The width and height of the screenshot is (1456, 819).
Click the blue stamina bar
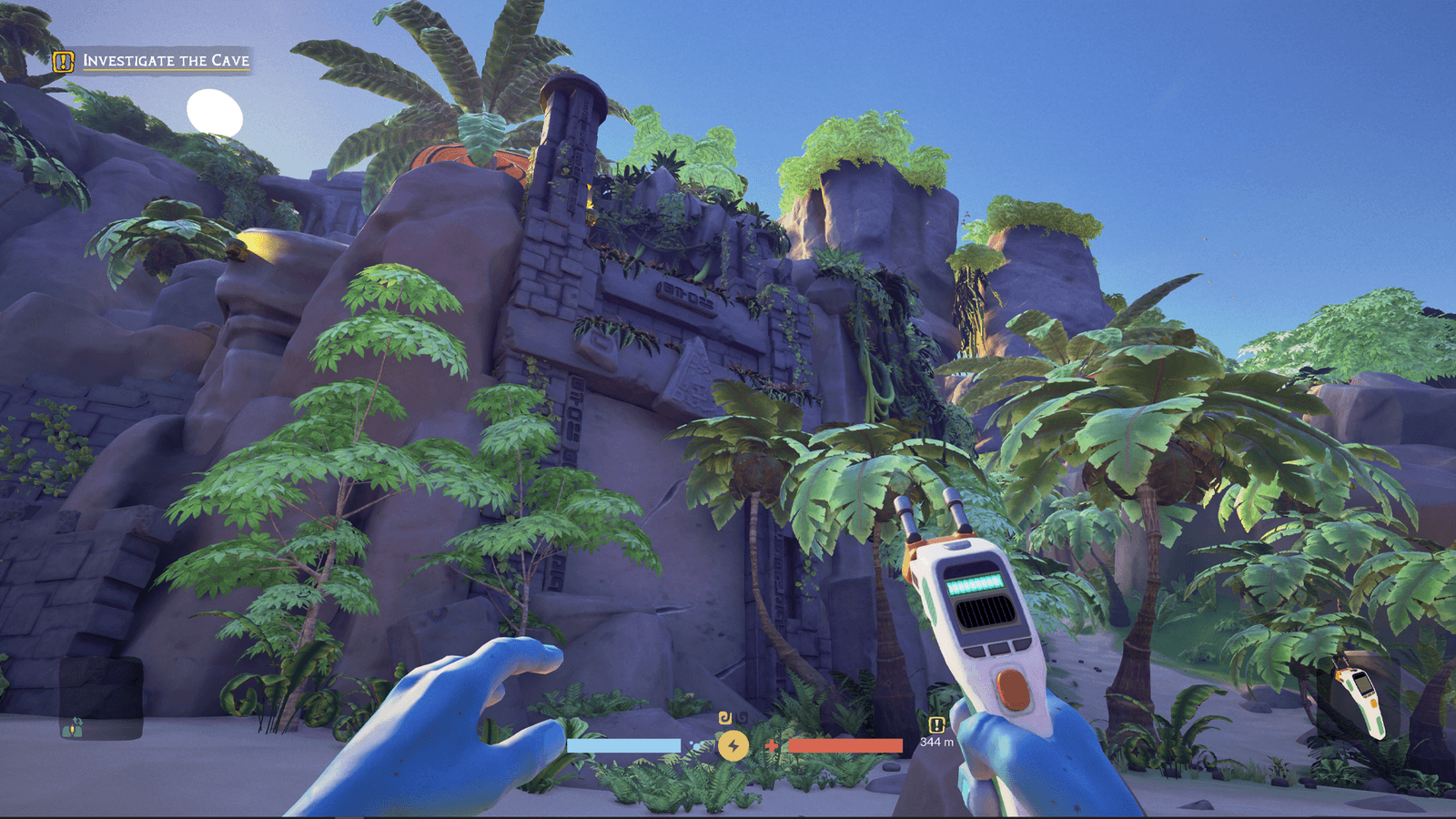click(625, 744)
